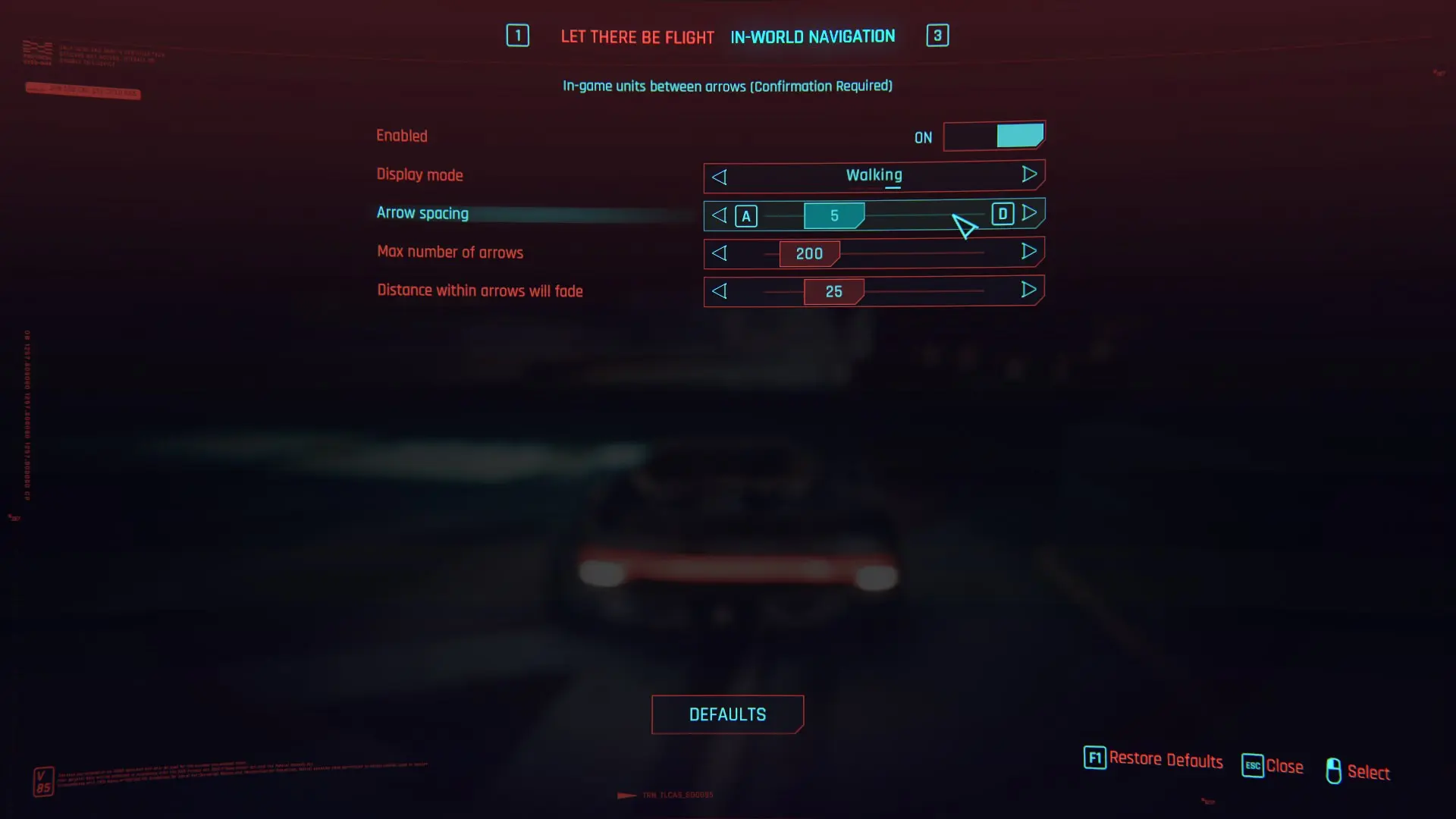The height and width of the screenshot is (819, 1456).
Task: Decrease Max number of arrows using left arrow
Action: point(719,253)
